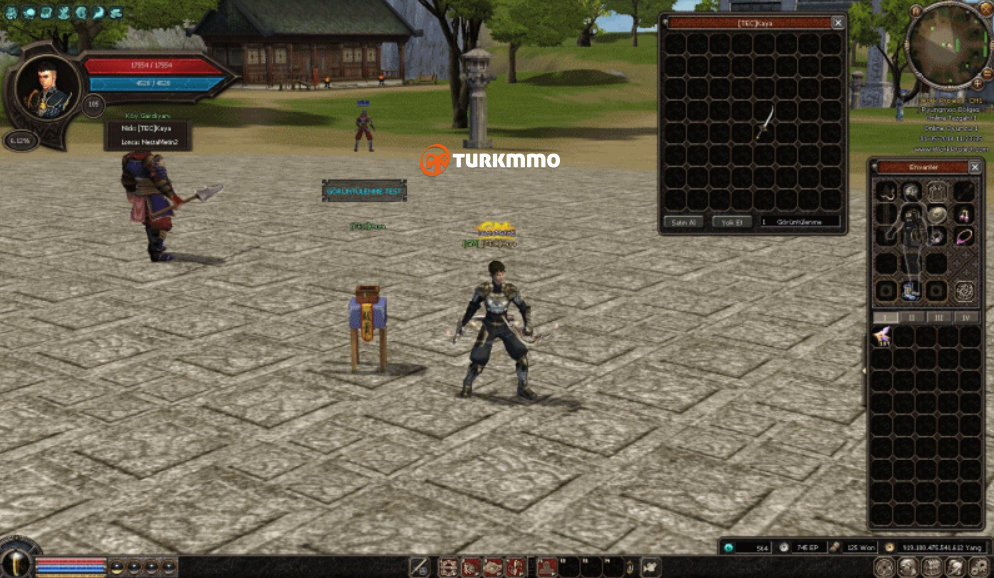Click the Satın Al button
The width and height of the screenshot is (994, 578).
click(684, 221)
